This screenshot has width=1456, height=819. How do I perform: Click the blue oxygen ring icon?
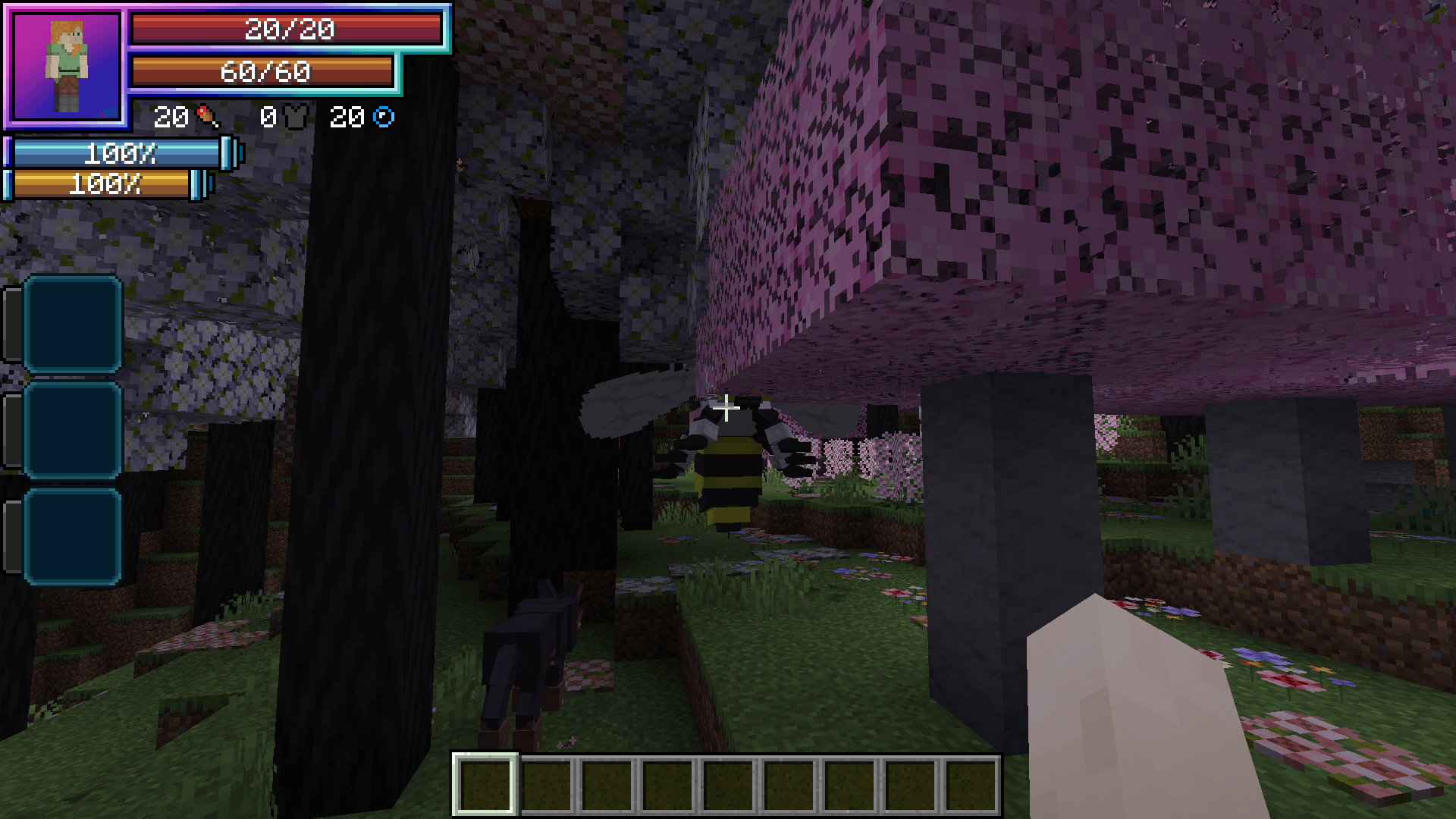(385, 118)
